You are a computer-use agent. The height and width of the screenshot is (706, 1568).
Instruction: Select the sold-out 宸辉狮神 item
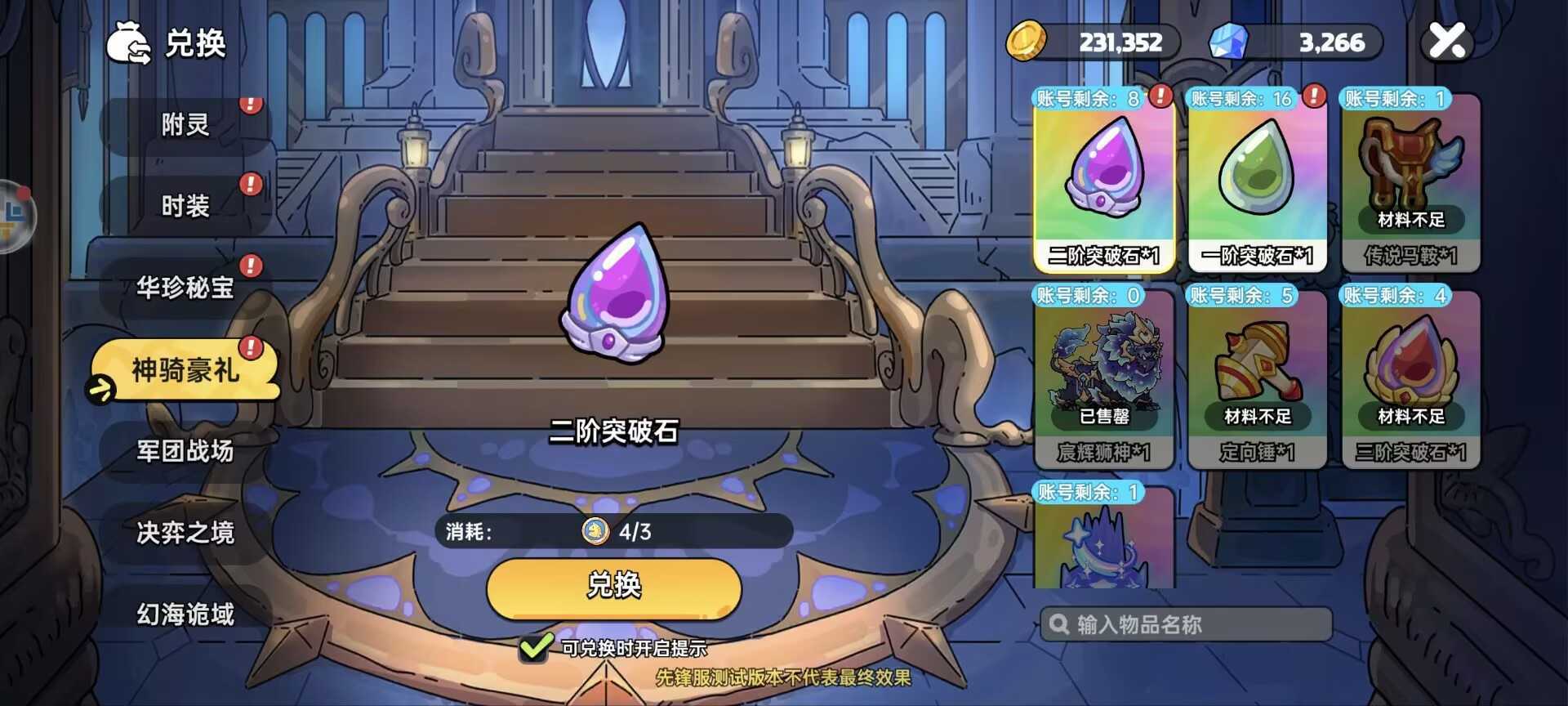click(x=1104, y=368)
